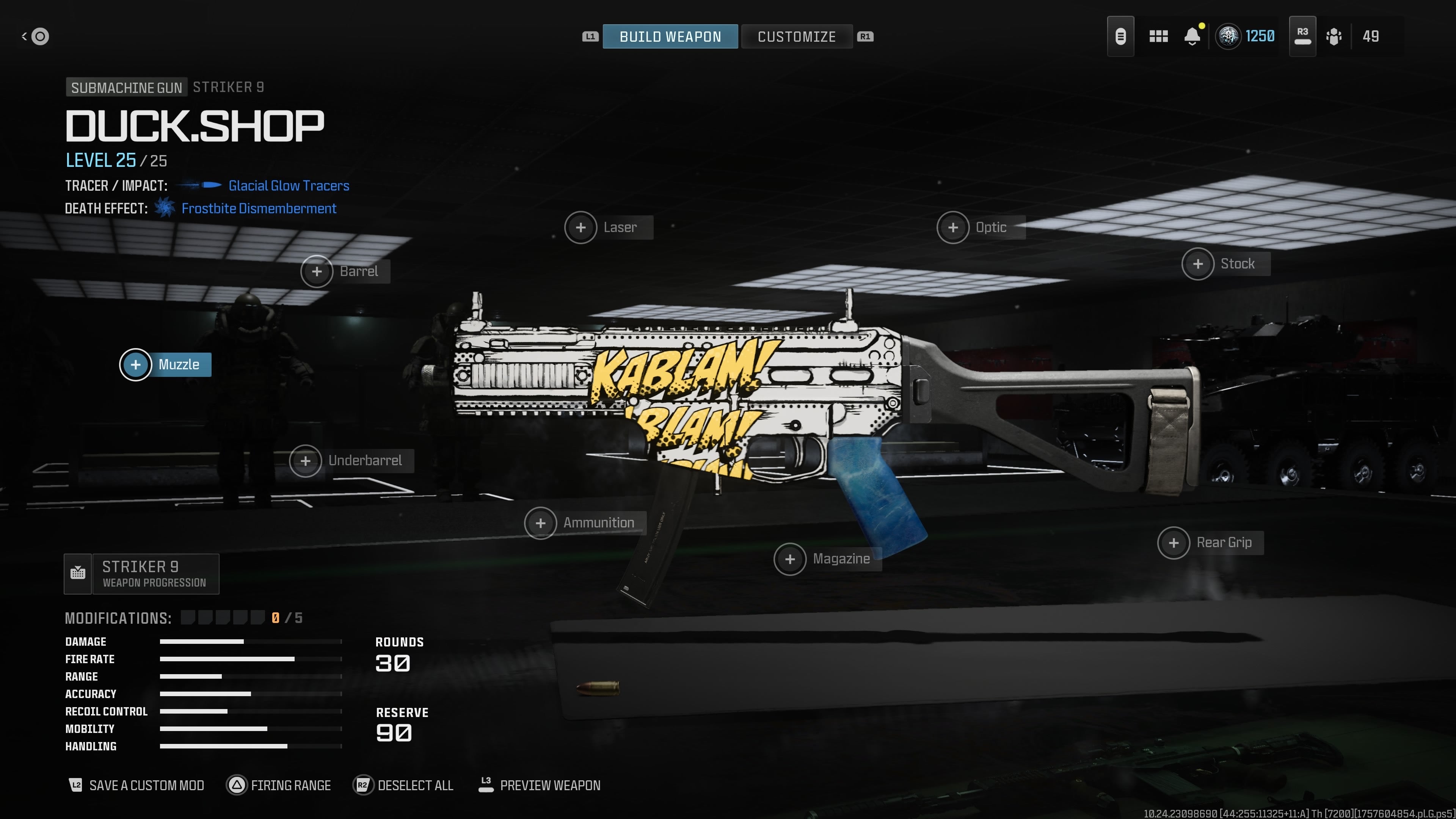Screen dimensions: 1456x819
Task: Click the list icon in the top bar
Action: point(1120,36)
